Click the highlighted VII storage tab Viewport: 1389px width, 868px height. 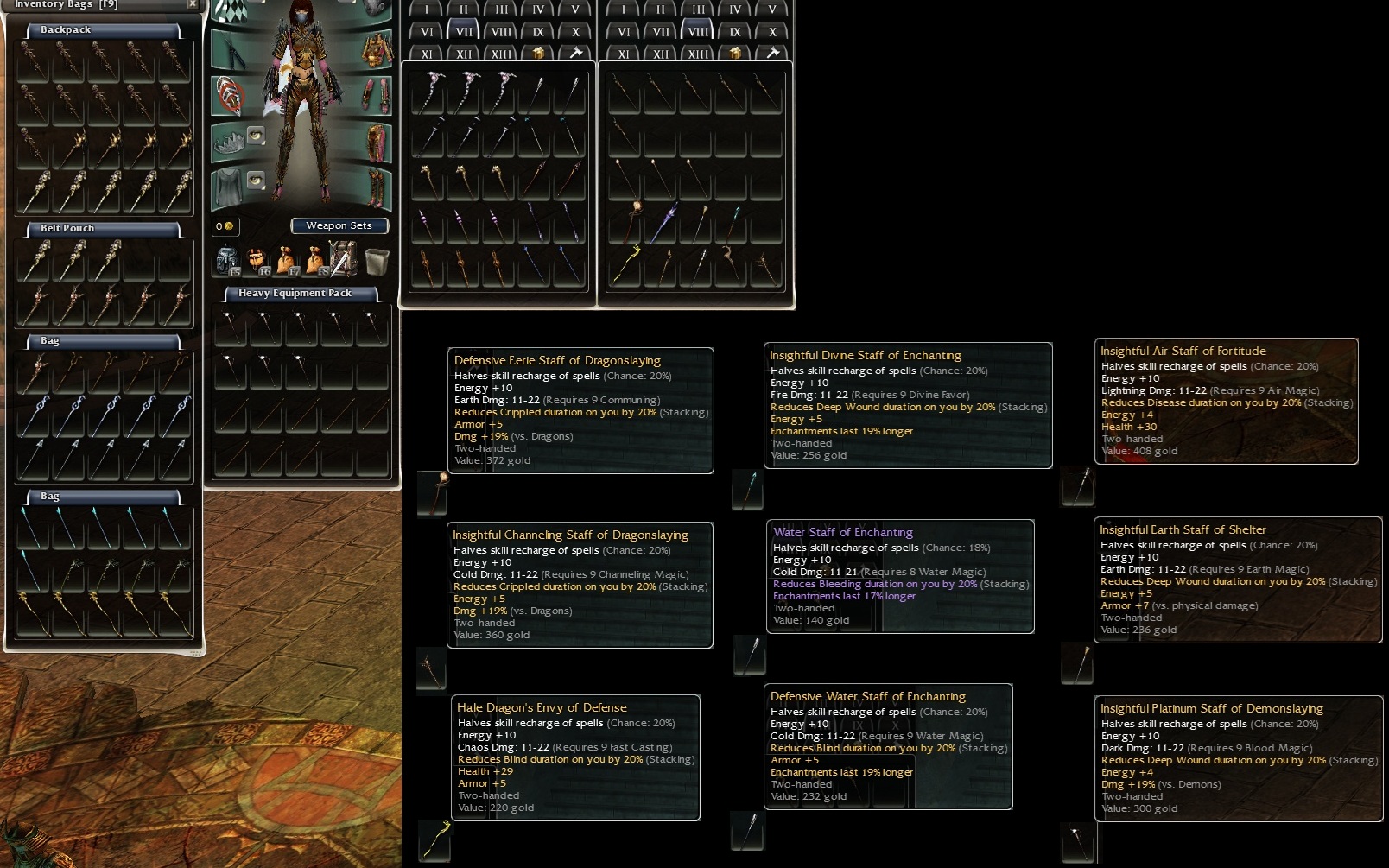click(x=464, y=32)
